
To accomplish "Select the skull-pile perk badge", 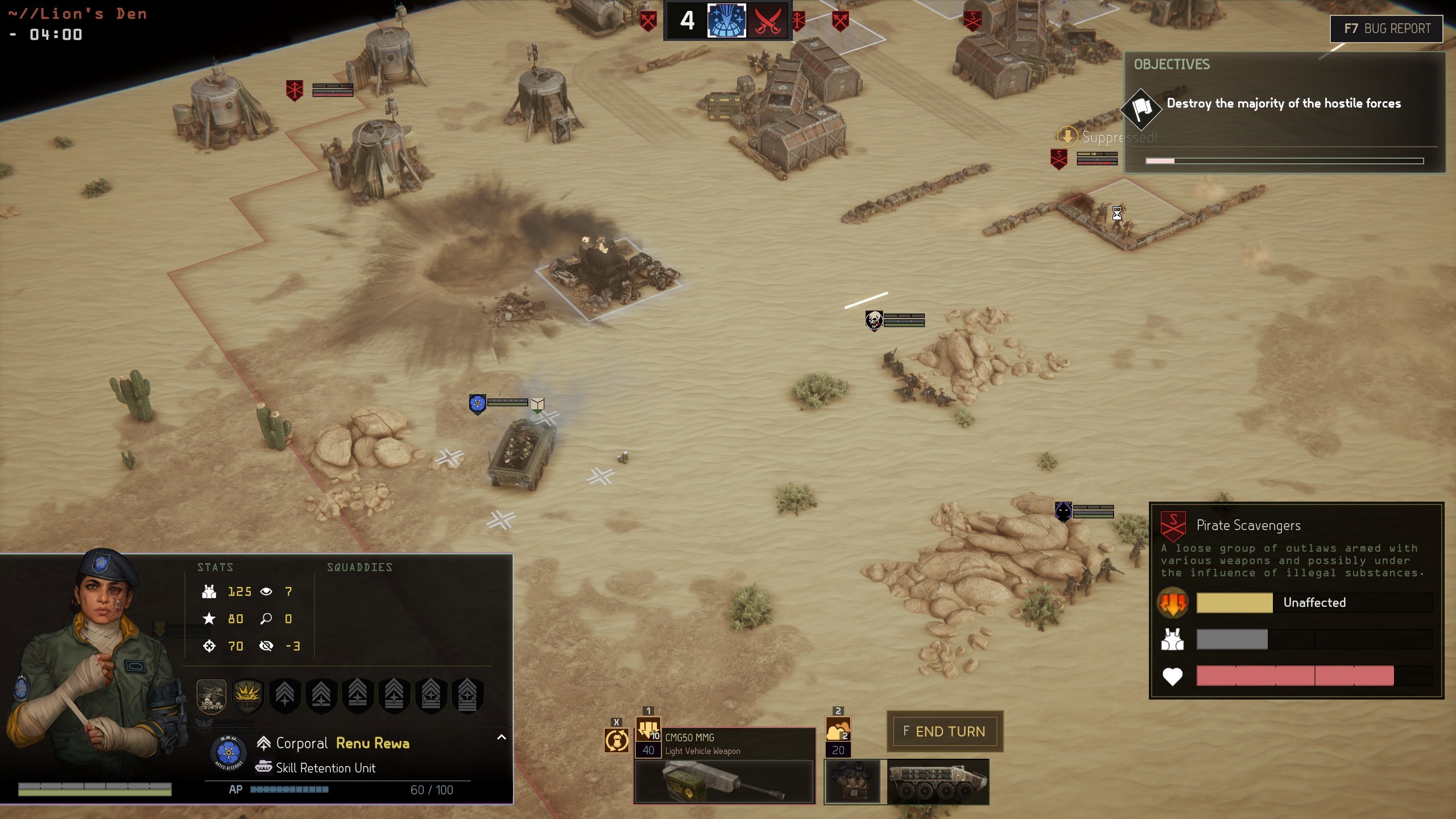I will pyautogui.click(x=211, y=695).
